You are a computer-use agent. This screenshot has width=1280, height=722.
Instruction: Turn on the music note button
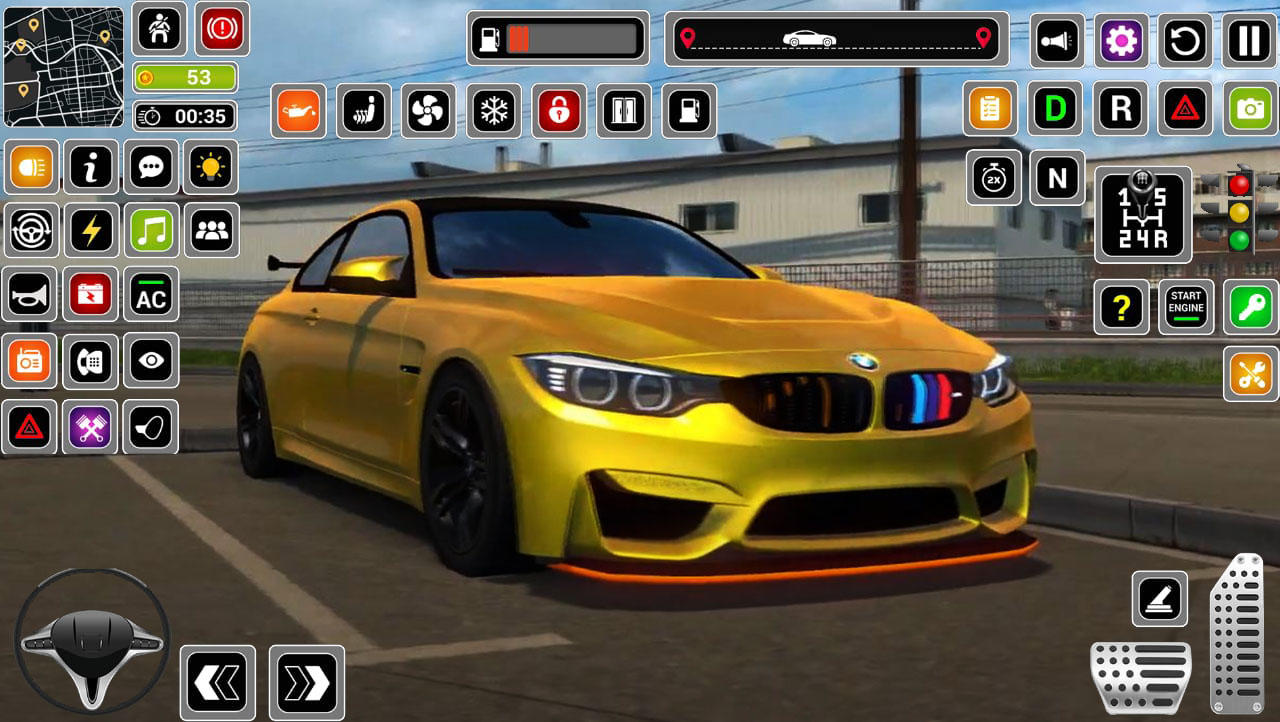152,231
